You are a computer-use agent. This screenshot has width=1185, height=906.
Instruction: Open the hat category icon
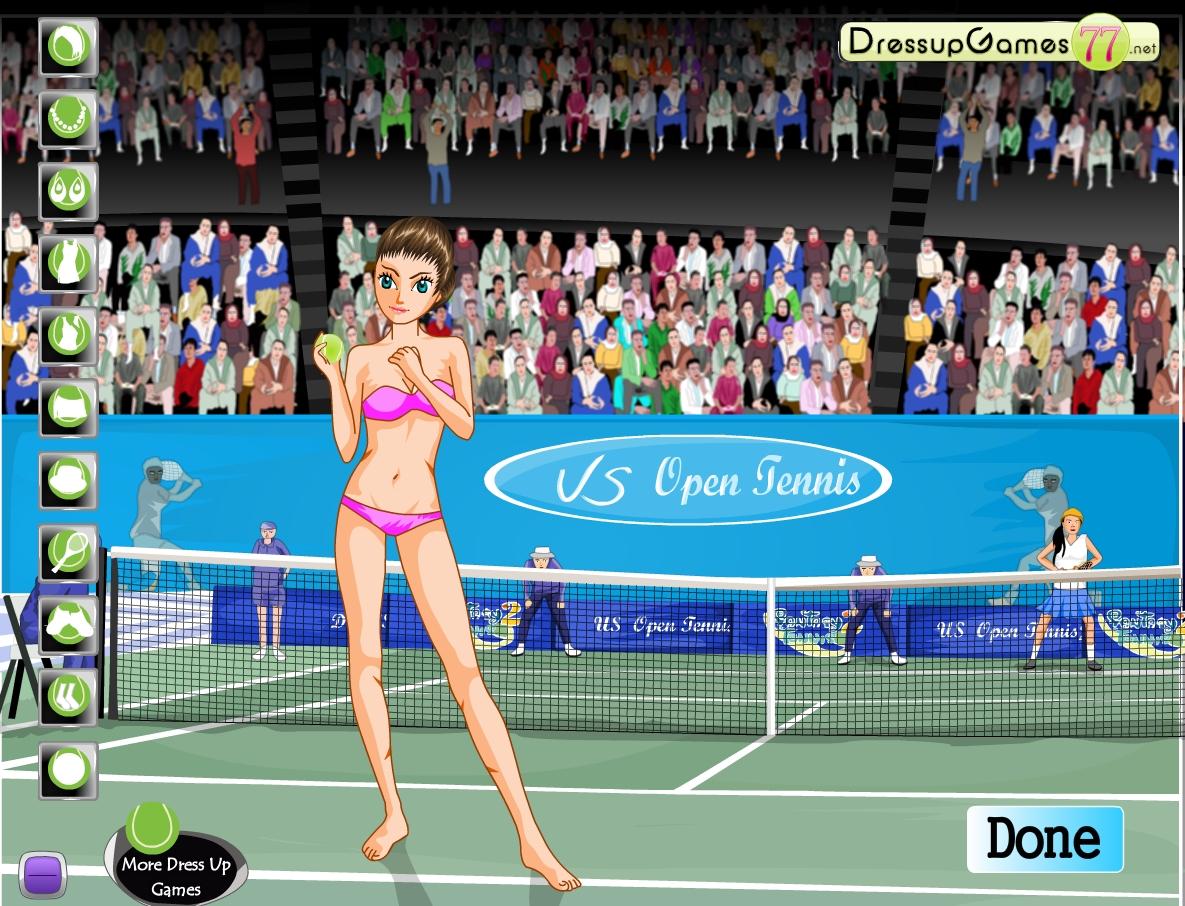(68, 481)
